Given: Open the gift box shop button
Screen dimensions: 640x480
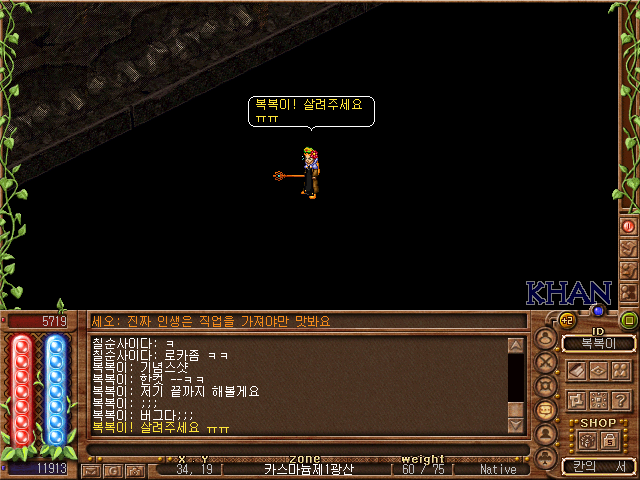Looking at the screenshot, I should point(587,439).
